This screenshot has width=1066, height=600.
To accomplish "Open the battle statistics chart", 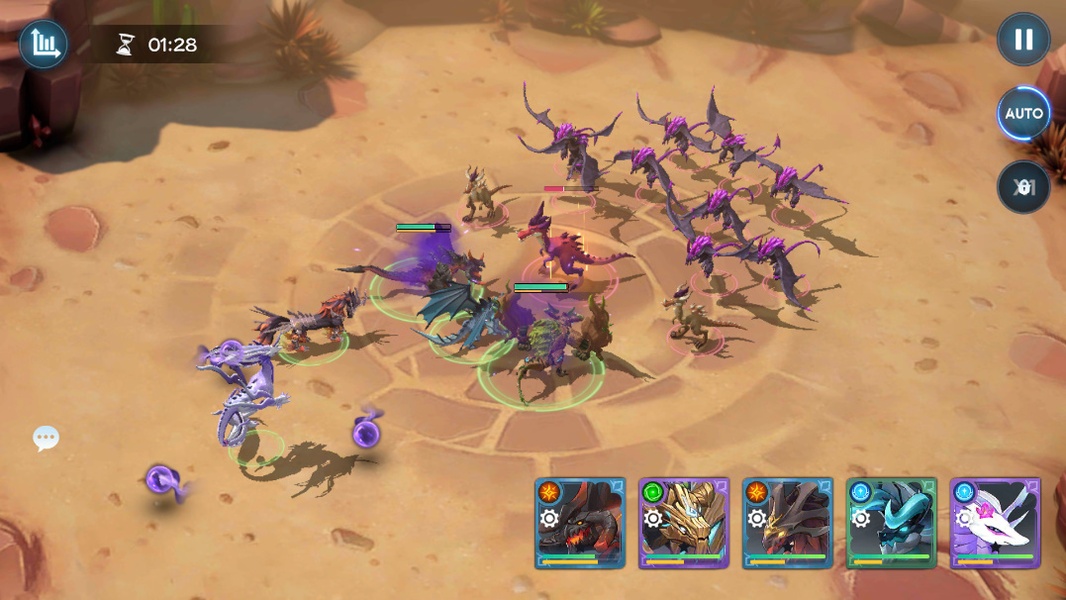I will tap(44, 43).
